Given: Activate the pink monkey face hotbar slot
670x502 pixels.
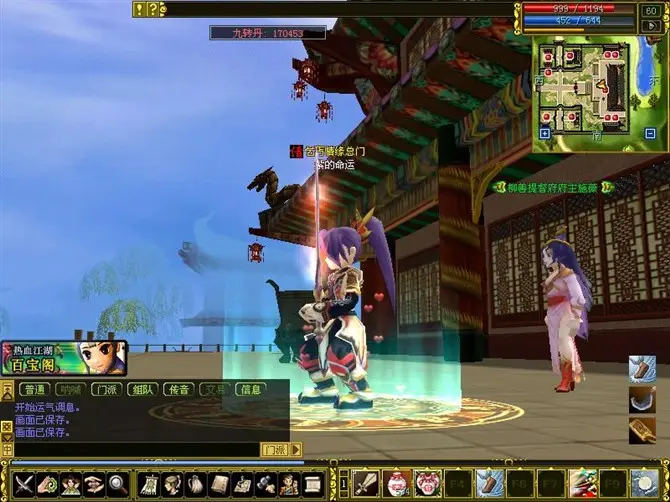Looking at the screenshot, I should pos(428,482).
